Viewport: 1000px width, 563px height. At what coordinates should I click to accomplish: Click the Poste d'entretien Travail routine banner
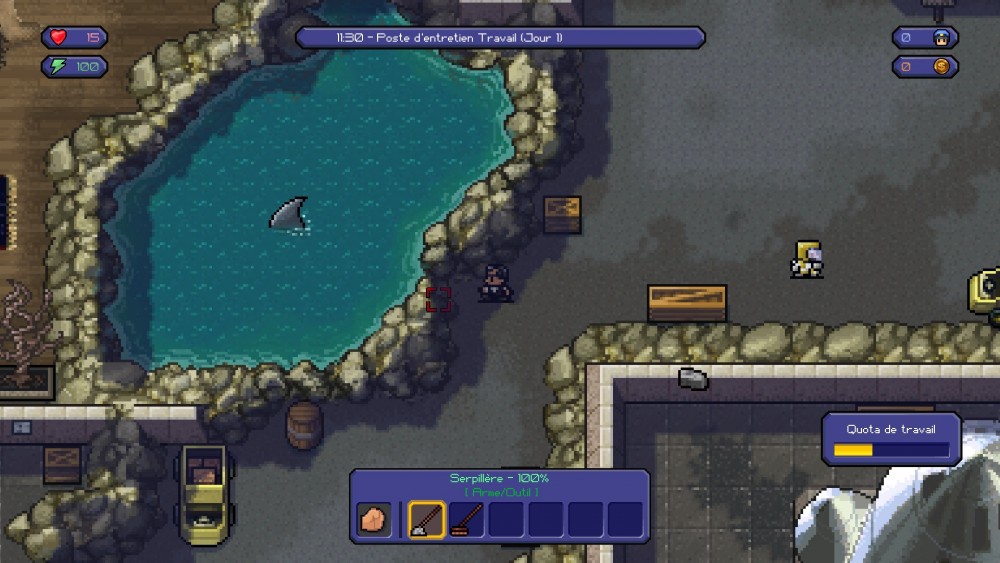pos(500,38)
